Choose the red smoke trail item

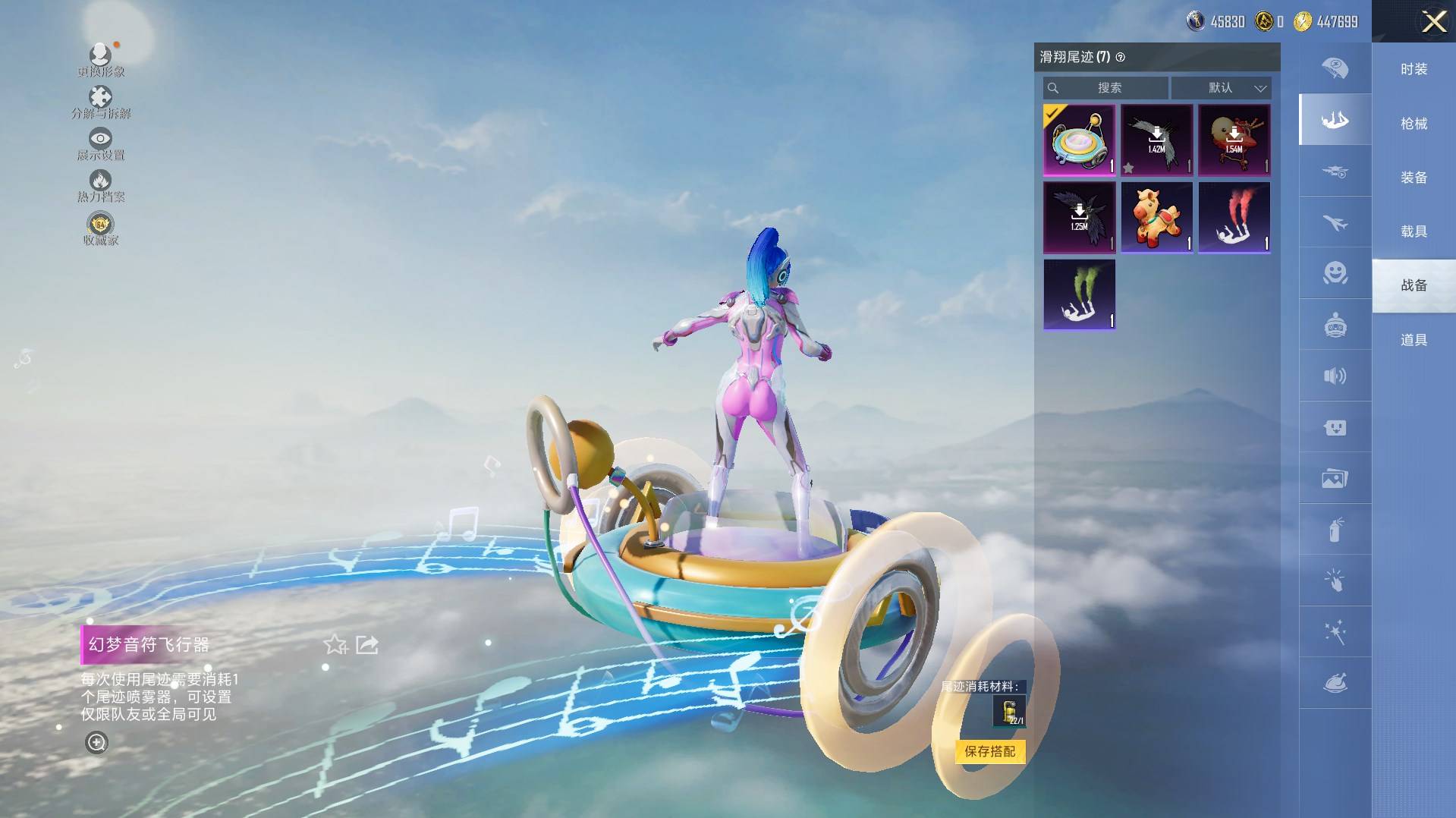(x=1234, y=217)
